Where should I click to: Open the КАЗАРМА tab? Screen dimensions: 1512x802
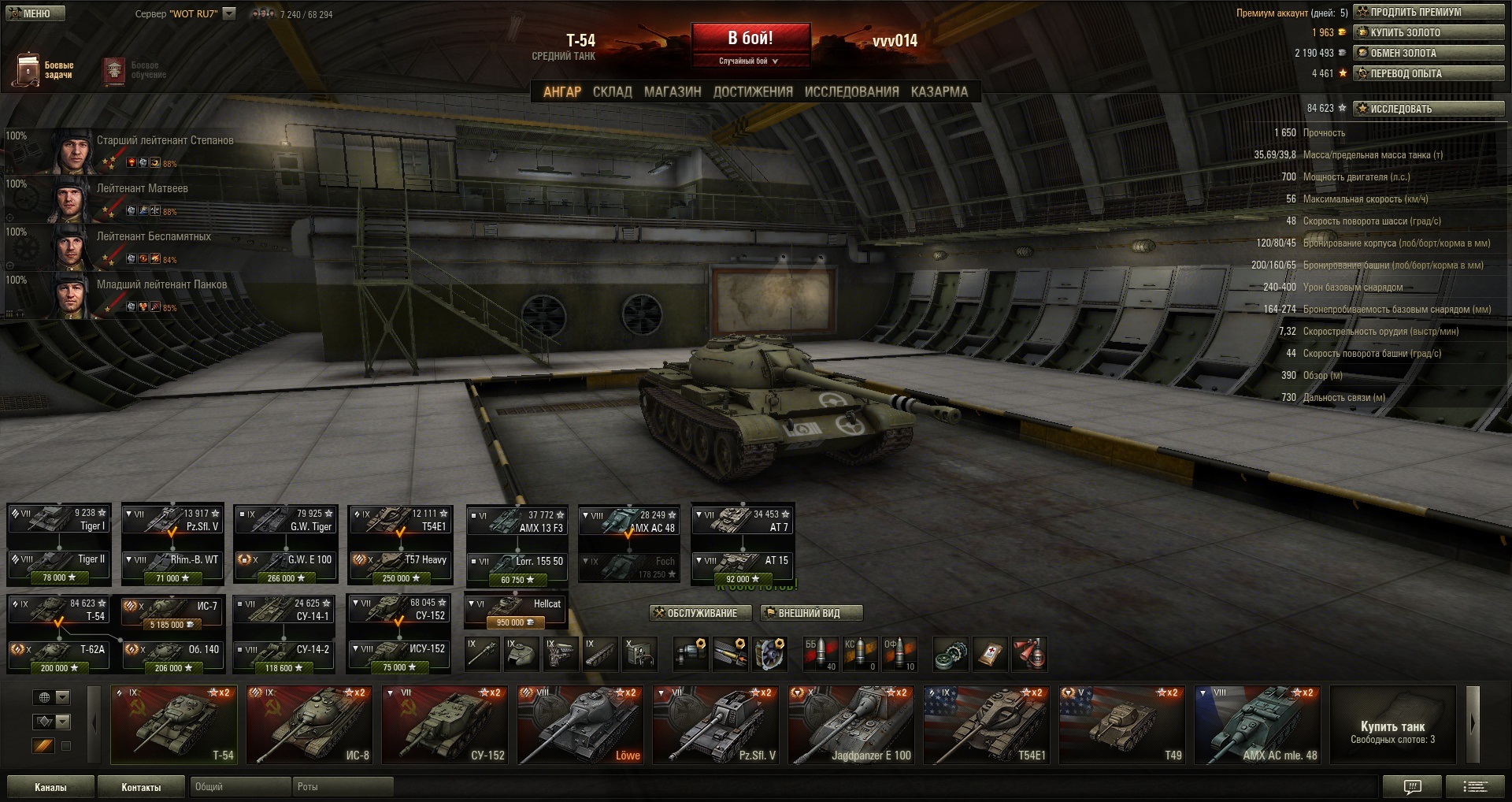(939, 92)
